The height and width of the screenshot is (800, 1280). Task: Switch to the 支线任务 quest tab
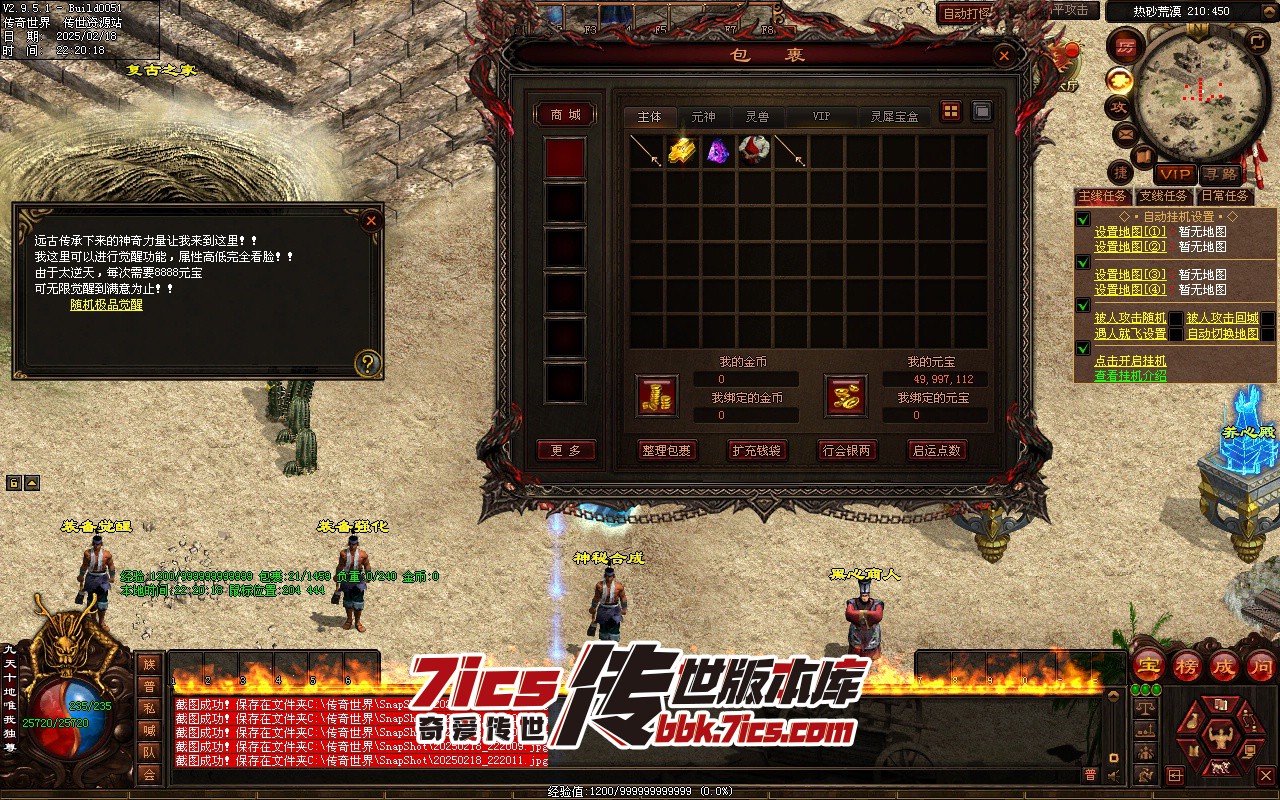click(x=1164, y=196)
